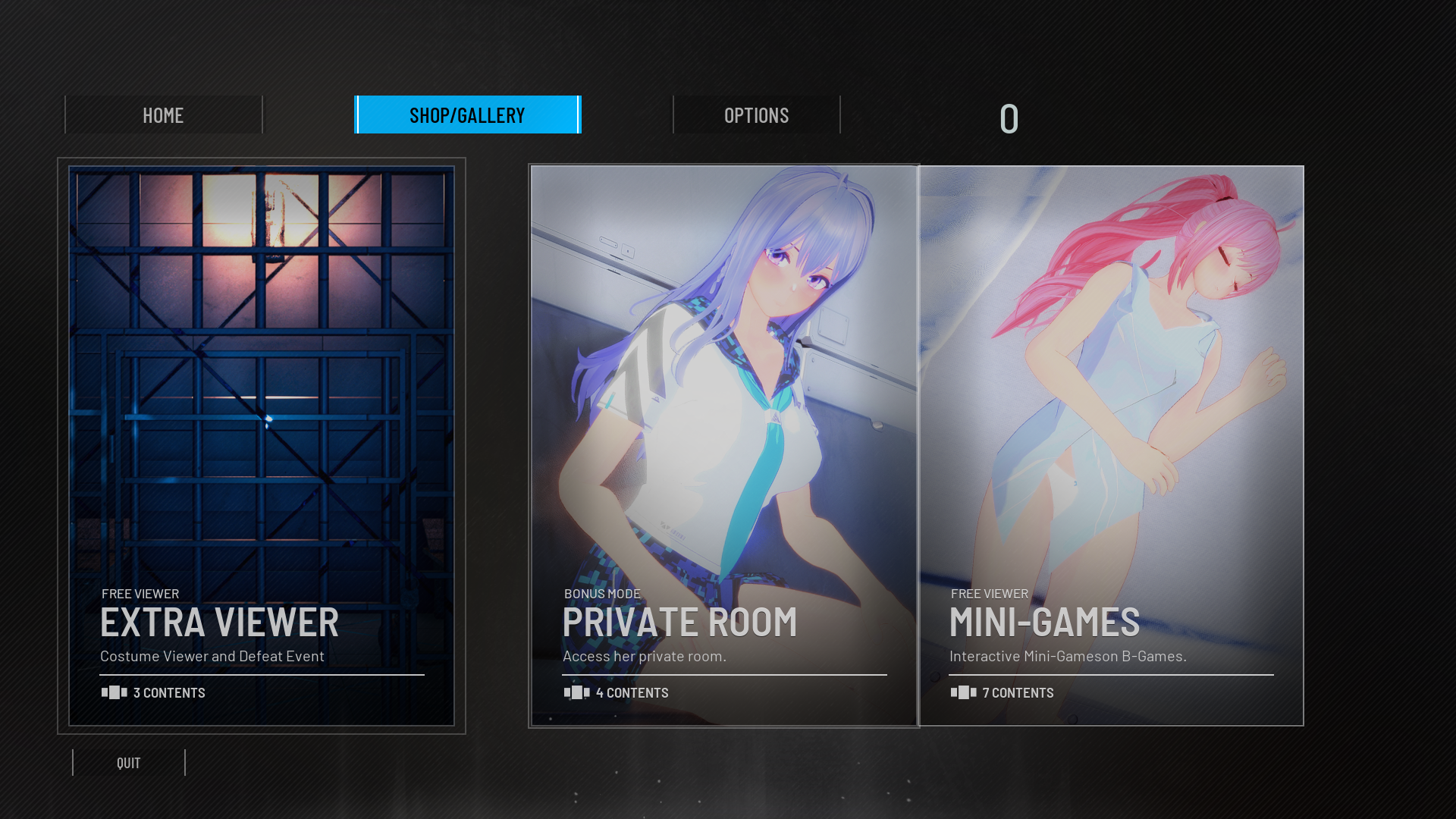Select the SHOP/GALLERY tab
Viewport: 1456px width, 819px height.
click(x=467, y=115)
